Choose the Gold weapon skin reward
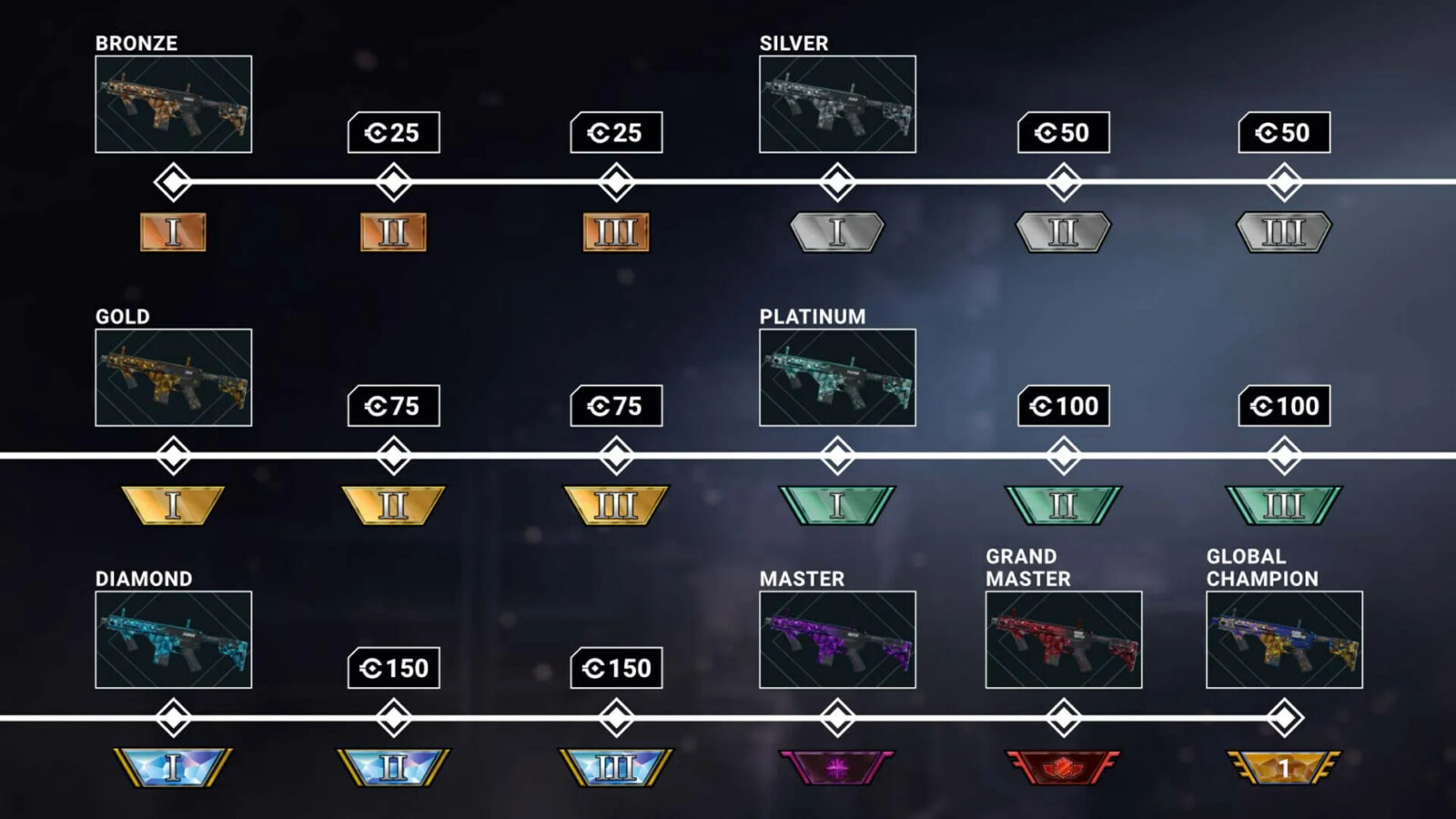The image size is (1456, 819). click(173, 377)
